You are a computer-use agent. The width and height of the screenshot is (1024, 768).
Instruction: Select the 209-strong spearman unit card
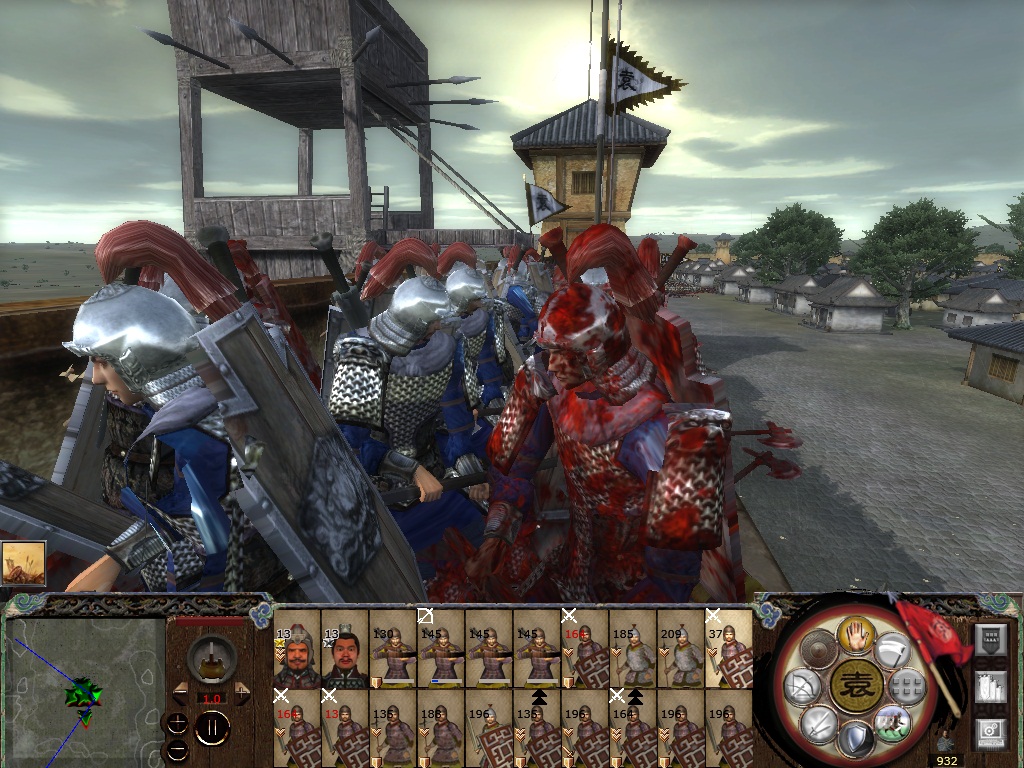(681, 650)
